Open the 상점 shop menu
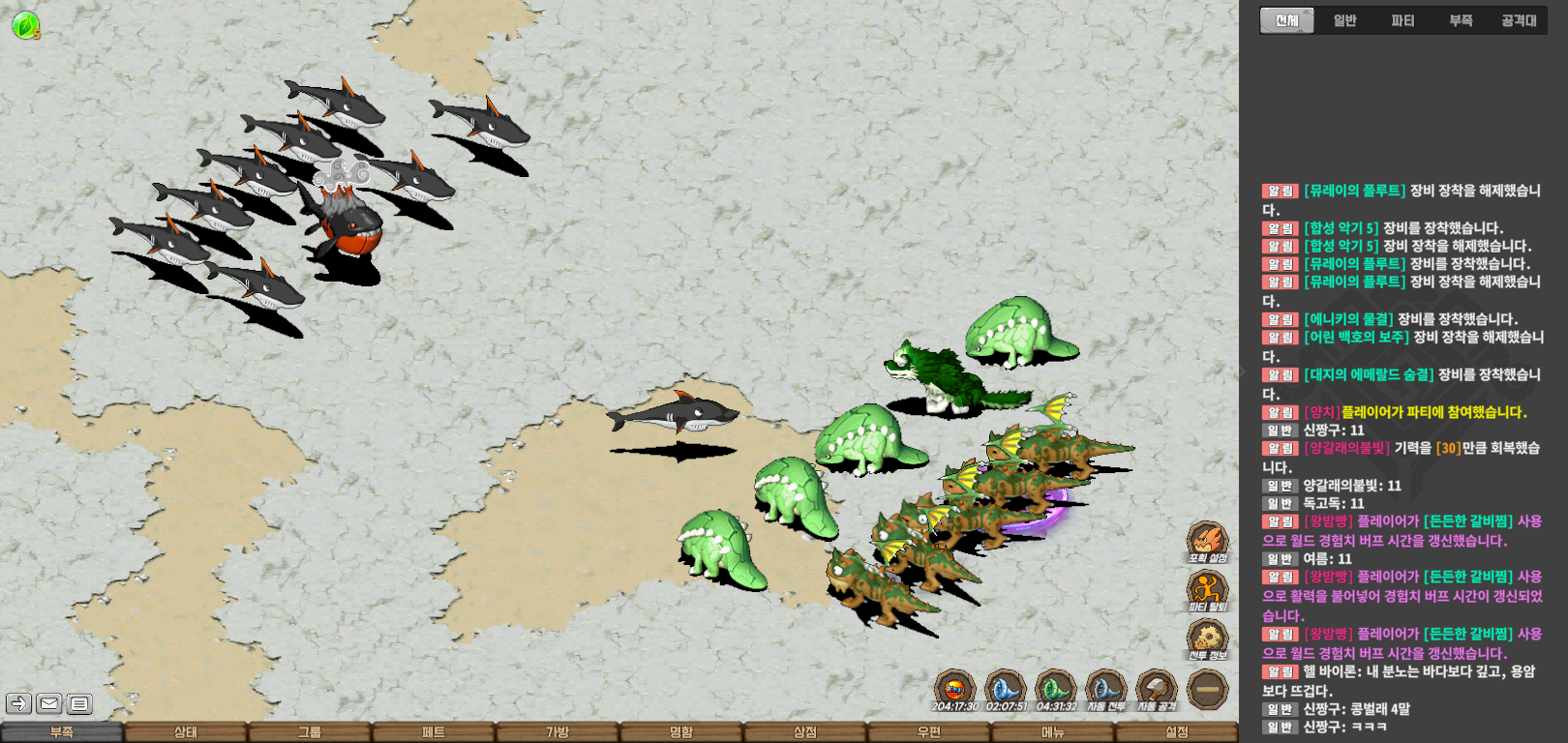This screenshot has width=1568, height=743. (804, 732)
